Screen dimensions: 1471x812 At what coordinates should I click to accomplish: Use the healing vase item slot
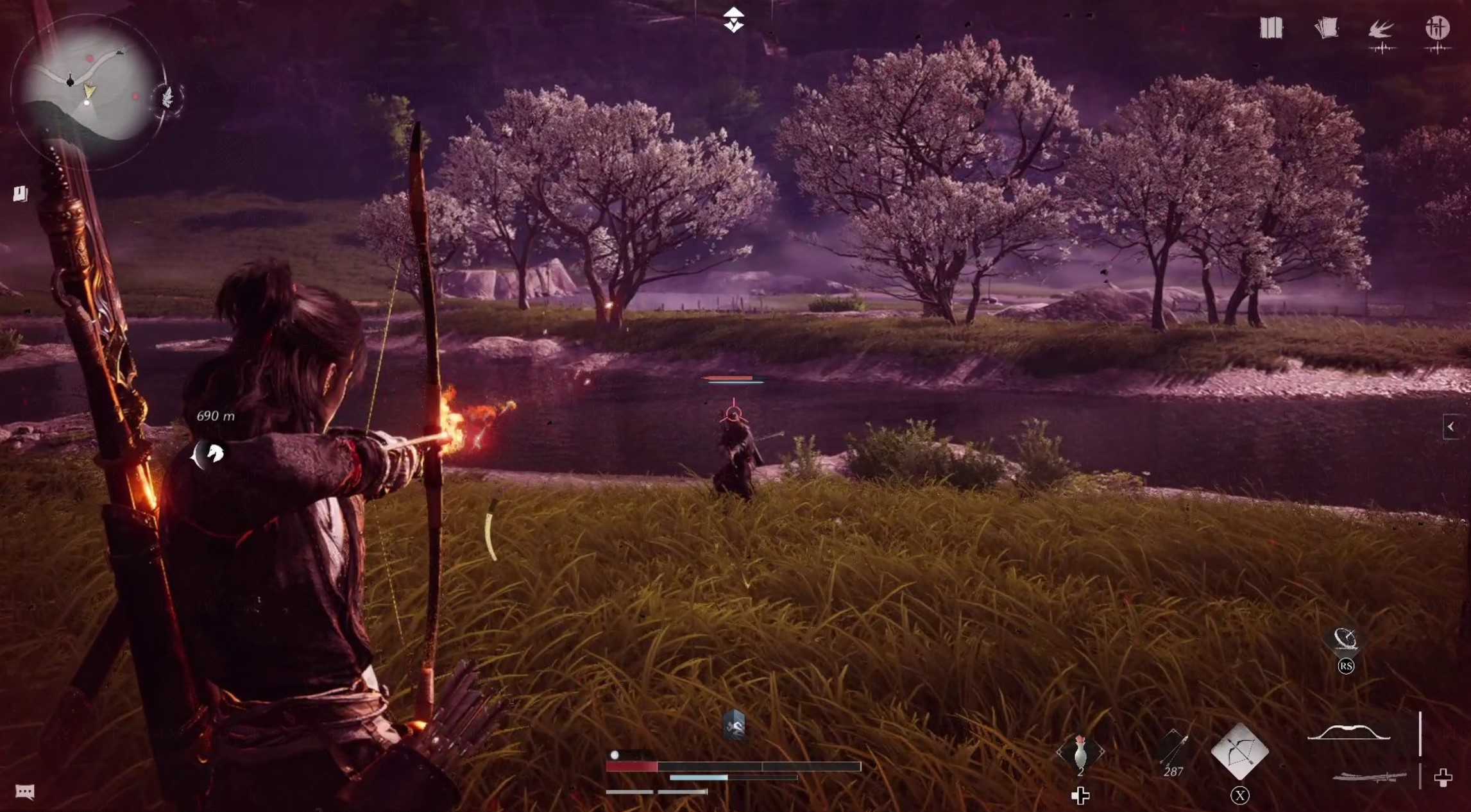(1080, 752)
